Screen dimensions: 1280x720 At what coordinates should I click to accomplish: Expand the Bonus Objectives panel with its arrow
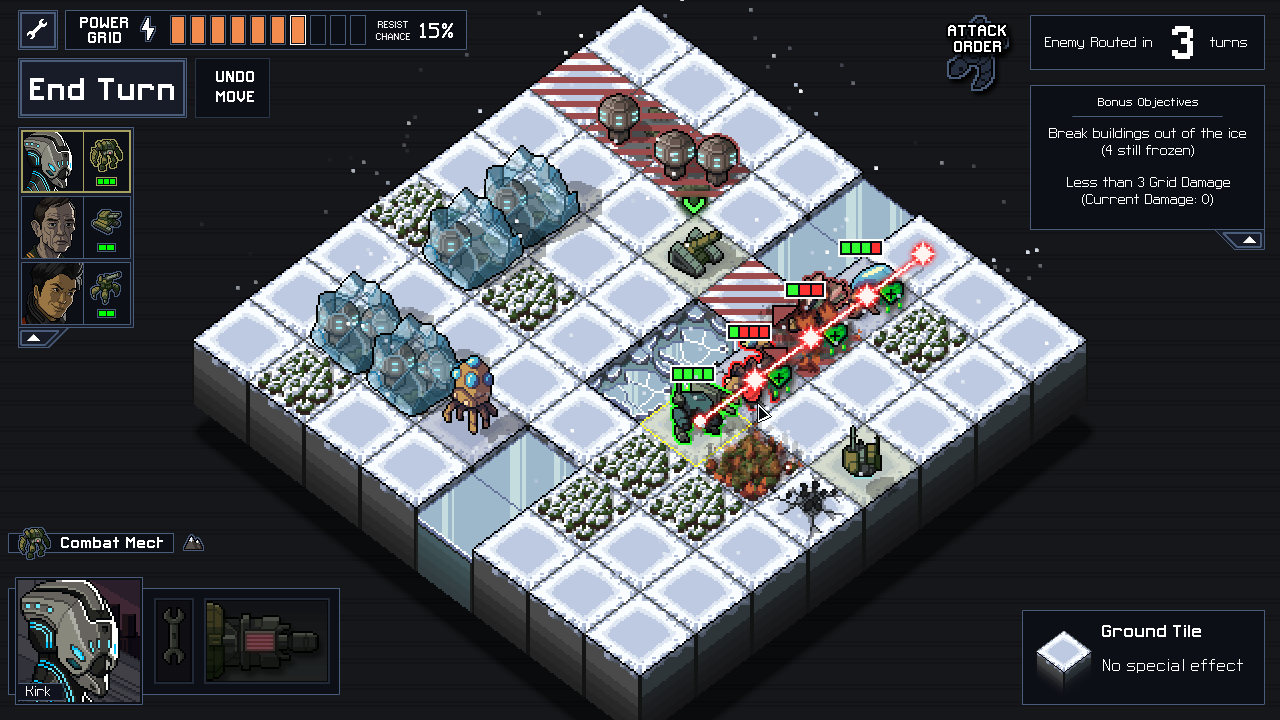(1247, 239)
